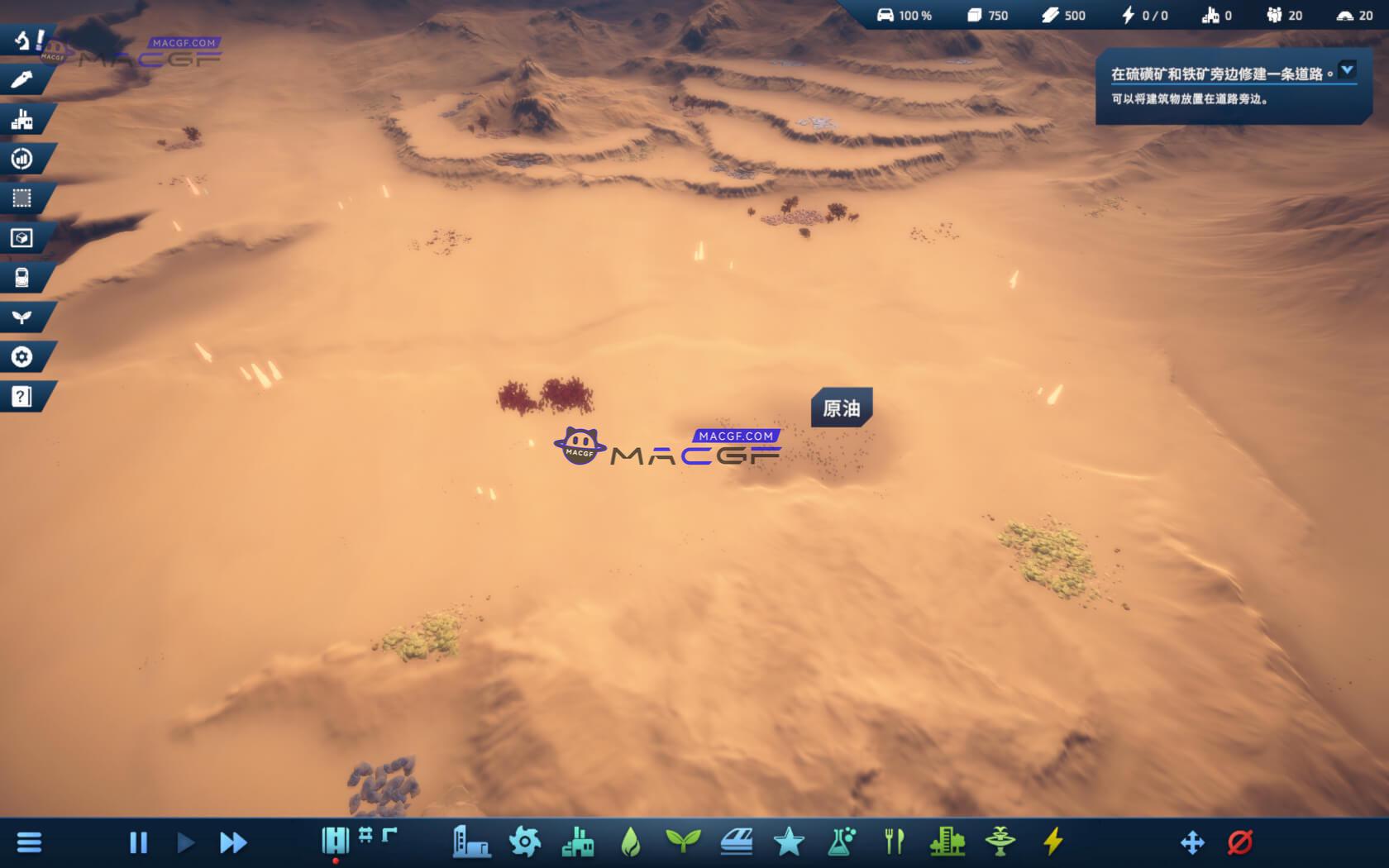
Task: Click the 原油 crude oil label
Action: point(842,407)
